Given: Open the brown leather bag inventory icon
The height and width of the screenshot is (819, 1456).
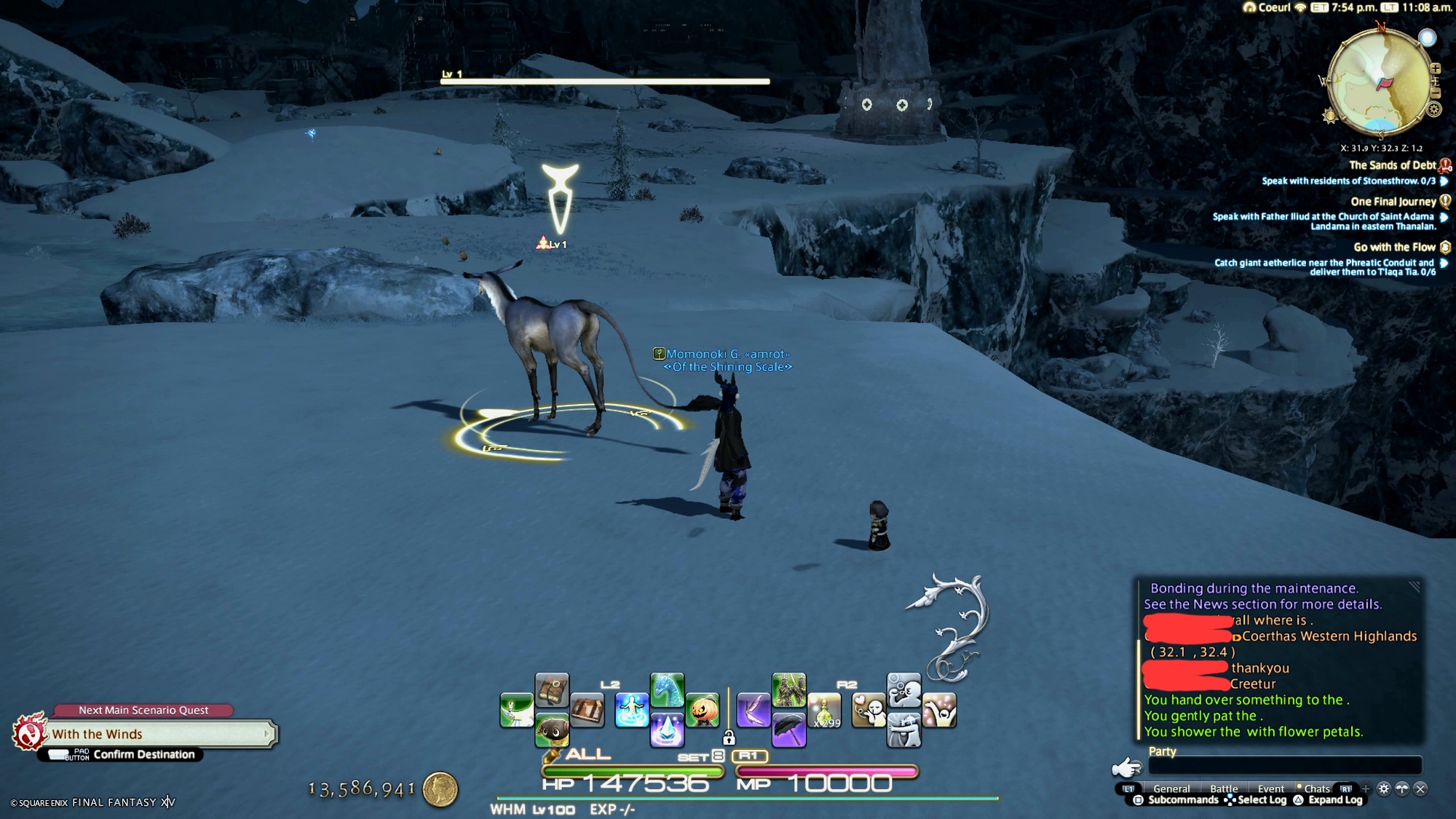Looking at the screenshot, I should point(552,690).
